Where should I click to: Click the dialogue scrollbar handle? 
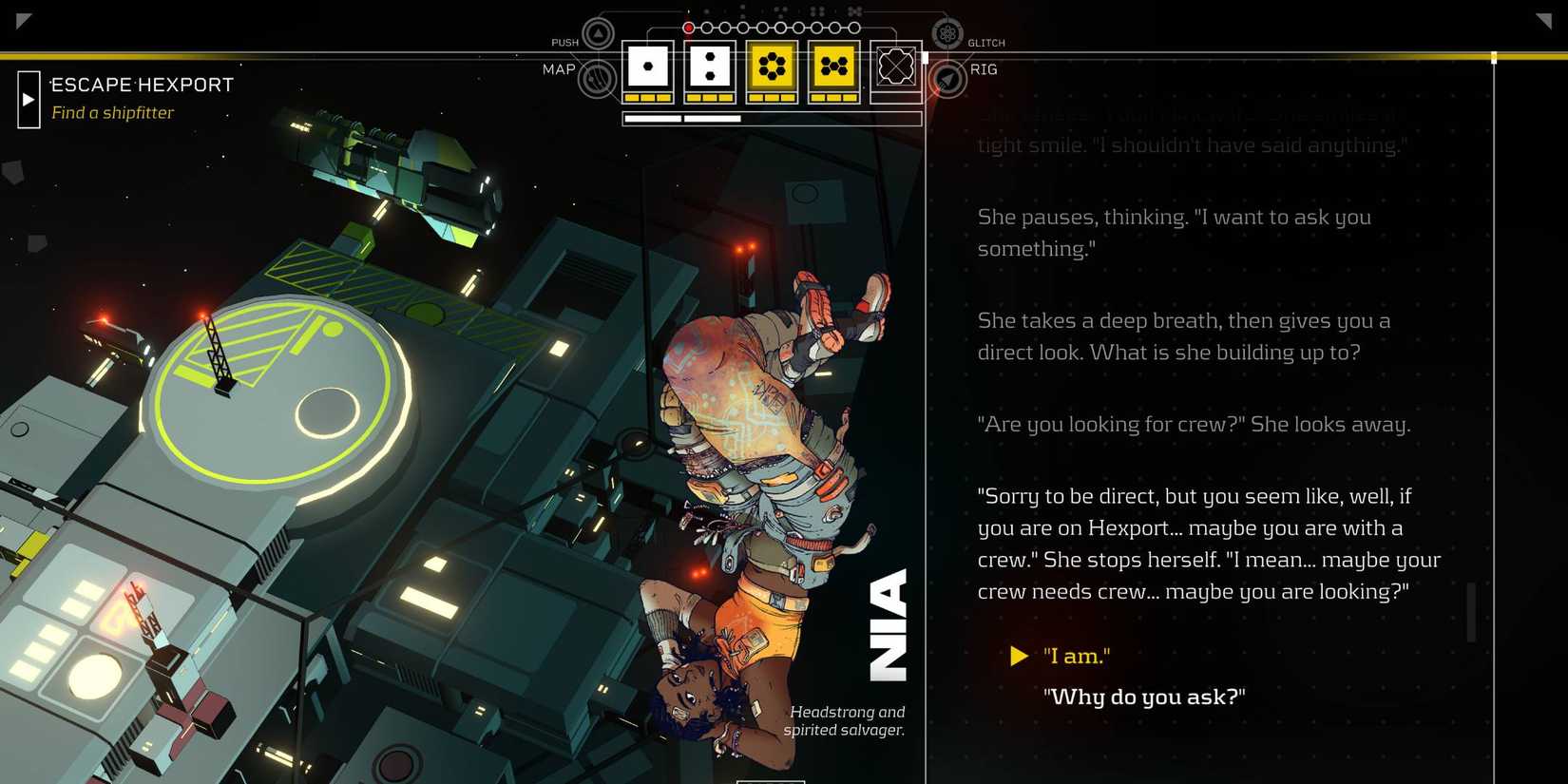[1471, 612]
